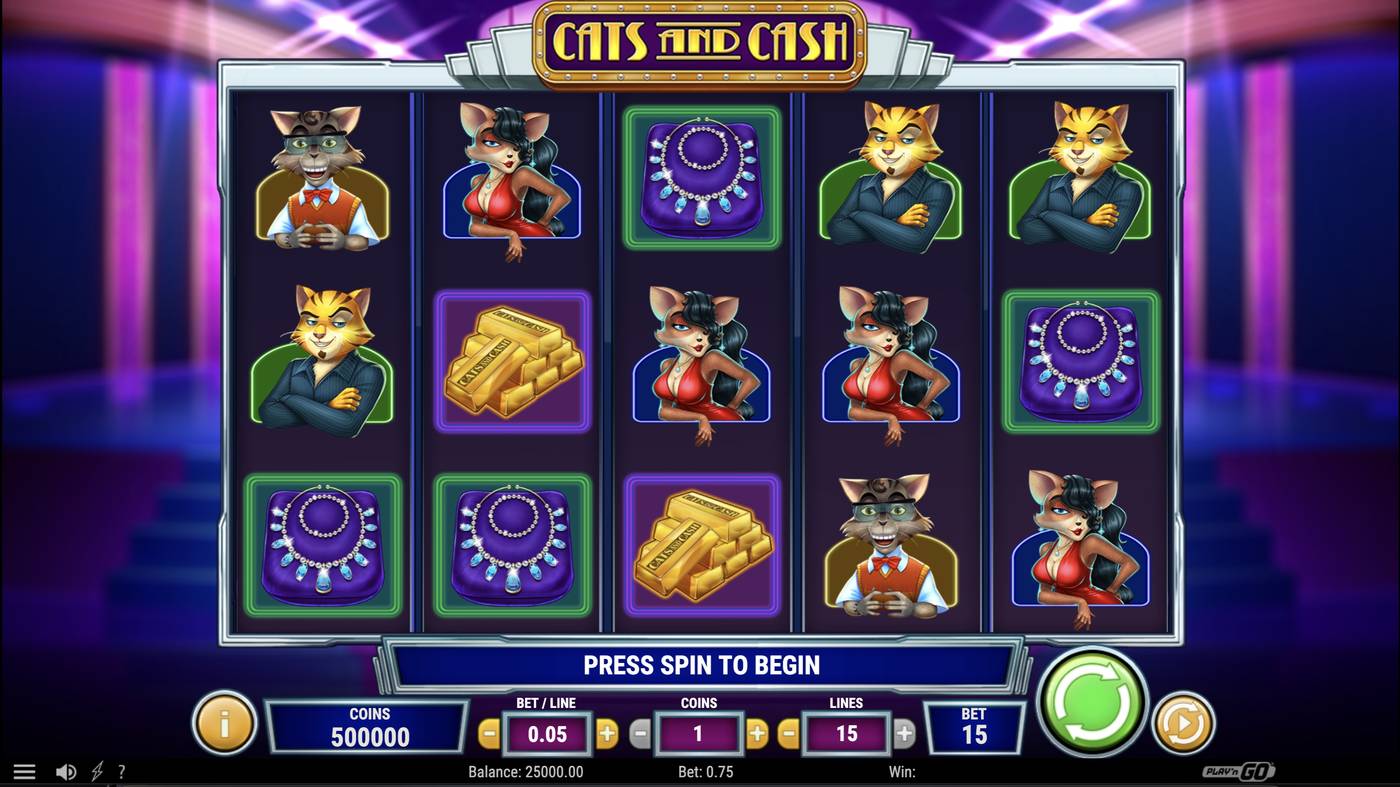The image size is (1400, 787).
Task: Open the hamburger menu
Action: (x=25, y=771)
